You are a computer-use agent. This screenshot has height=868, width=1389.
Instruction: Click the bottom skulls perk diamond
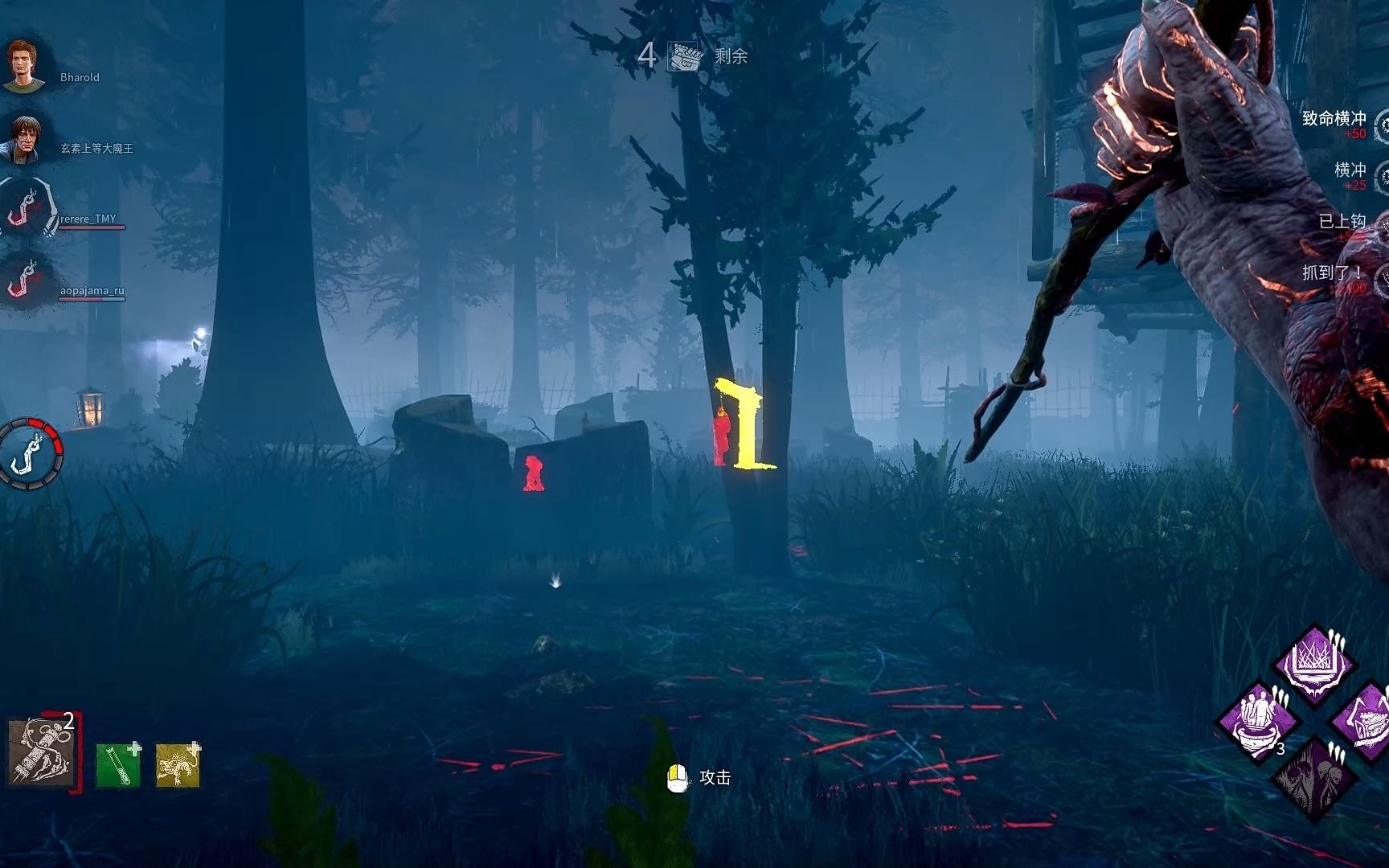1313,776
